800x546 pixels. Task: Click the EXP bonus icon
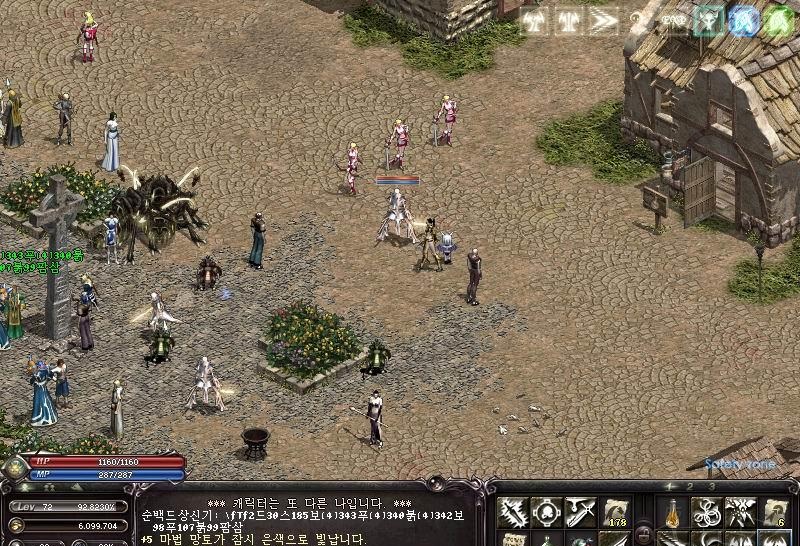pyautogui.click(x=674, y=21)
